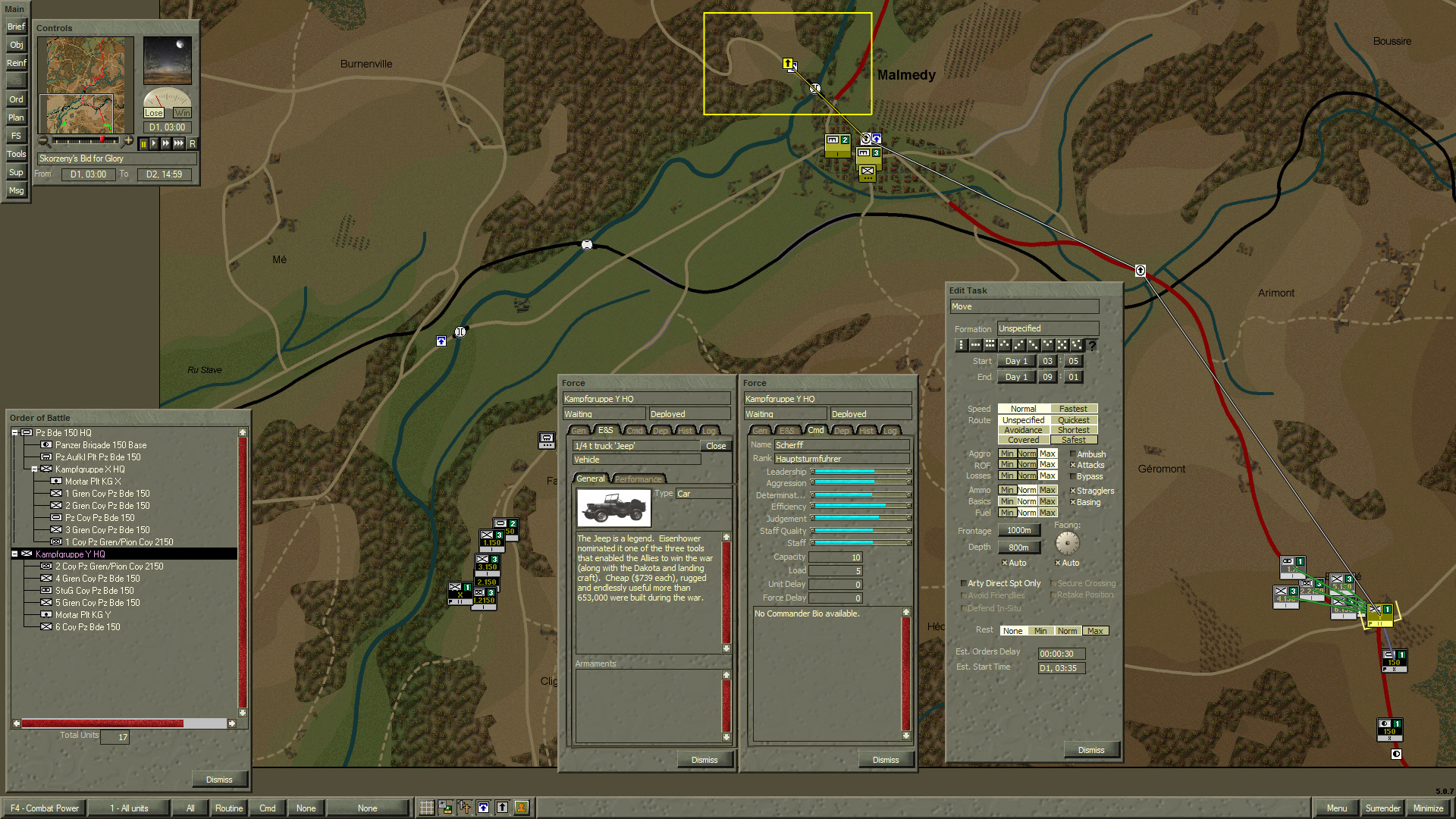This screenshot has width=1456, height=819.
Task: Open the Unspecified Formation dropdown
Action: (x=1046, y=328)
